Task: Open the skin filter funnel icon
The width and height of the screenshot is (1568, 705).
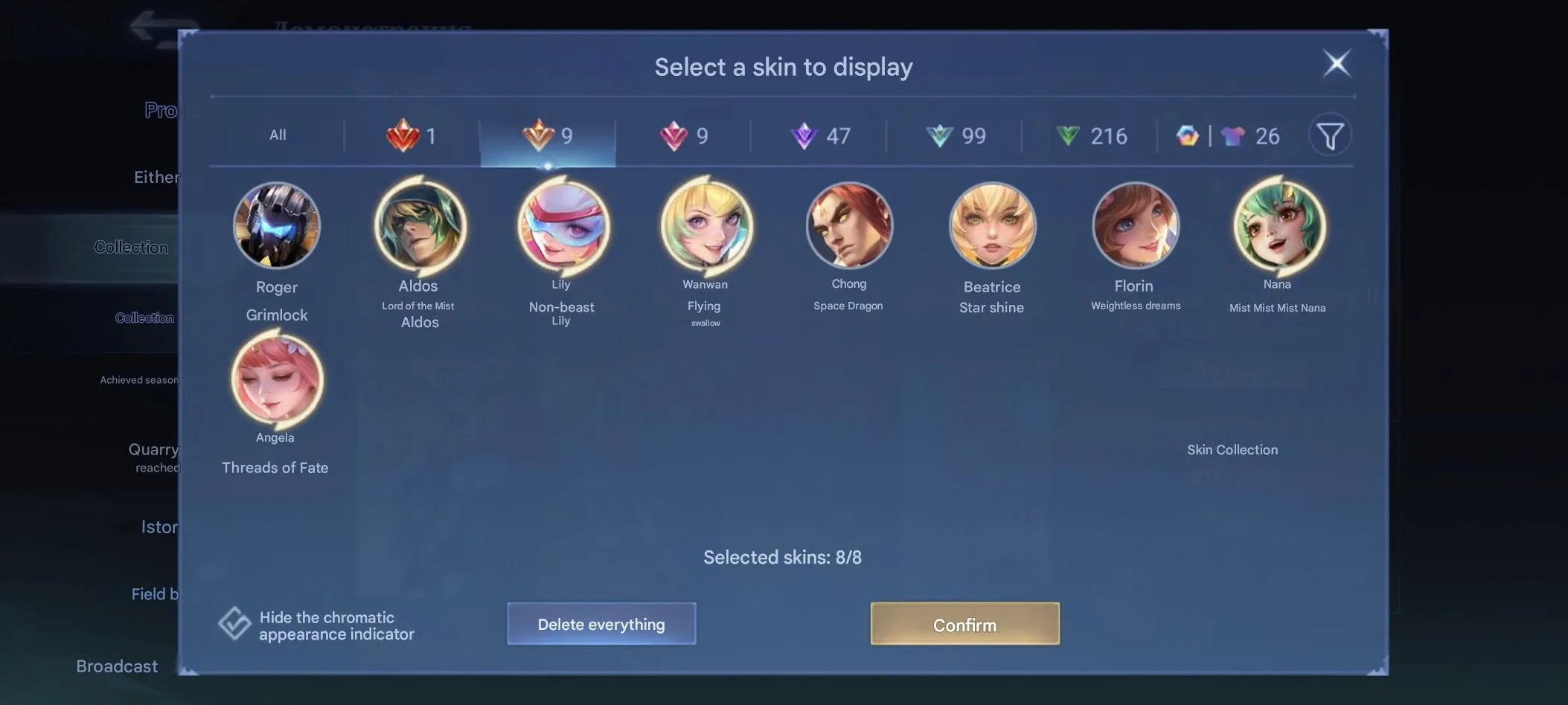Action: [1331, 135]
